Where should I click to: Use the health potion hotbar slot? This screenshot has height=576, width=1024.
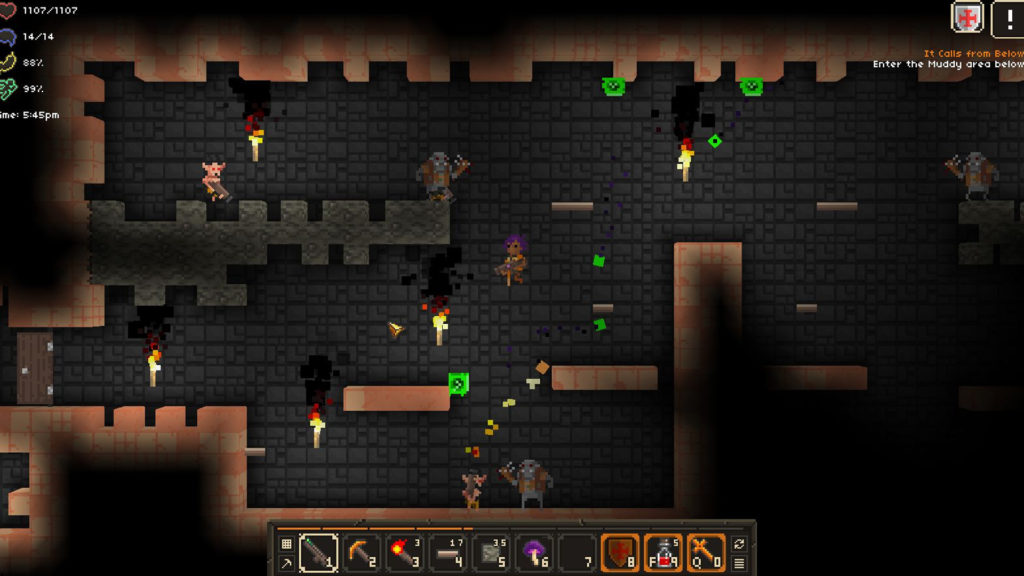pos(663,552)
